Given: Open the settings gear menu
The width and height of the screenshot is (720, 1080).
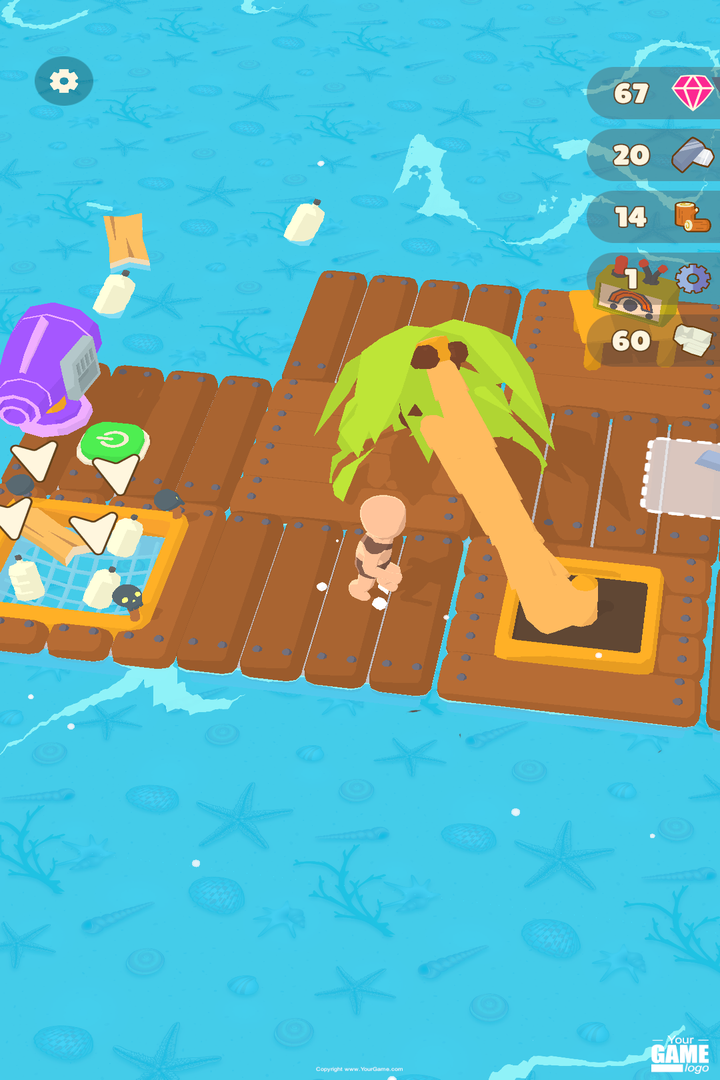Looking at the screenshot, I should point(64,81).
